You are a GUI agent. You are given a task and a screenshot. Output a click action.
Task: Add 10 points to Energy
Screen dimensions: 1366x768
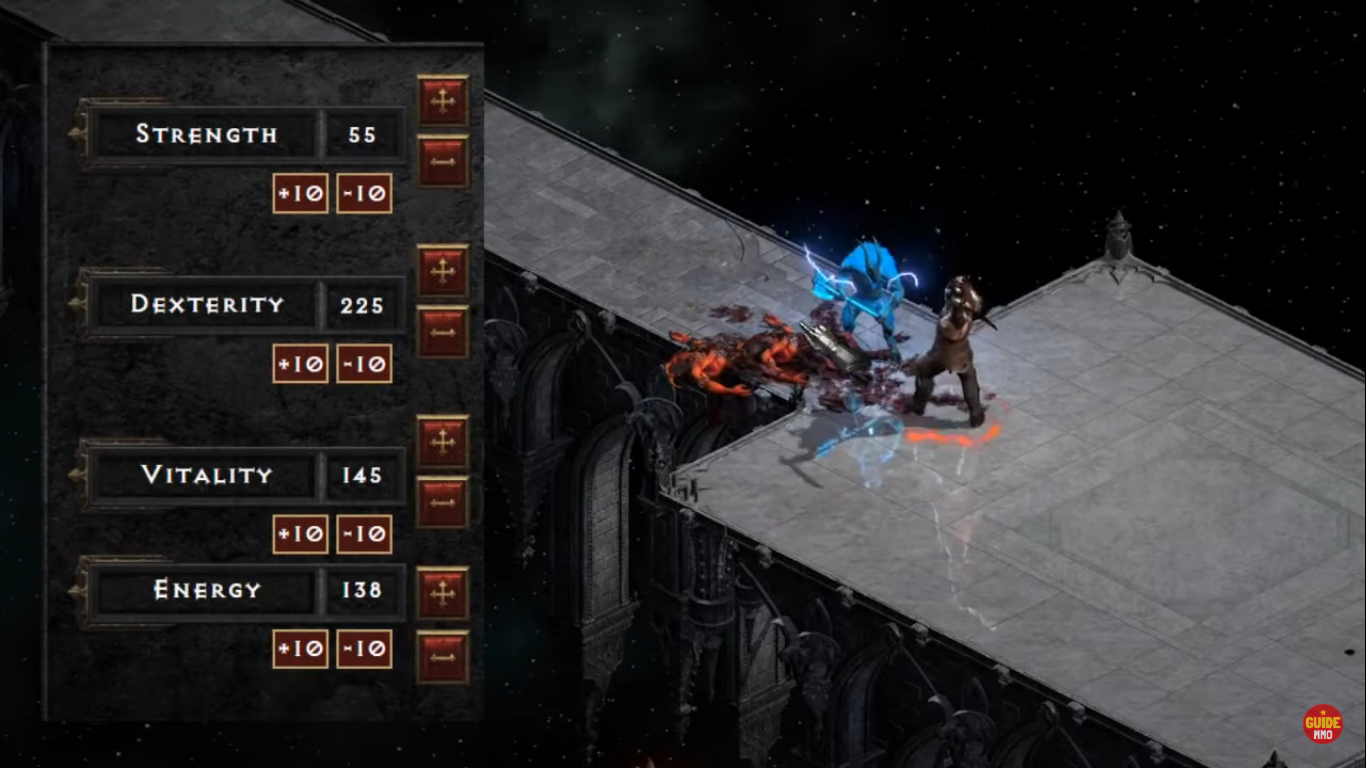coord(300,649)
